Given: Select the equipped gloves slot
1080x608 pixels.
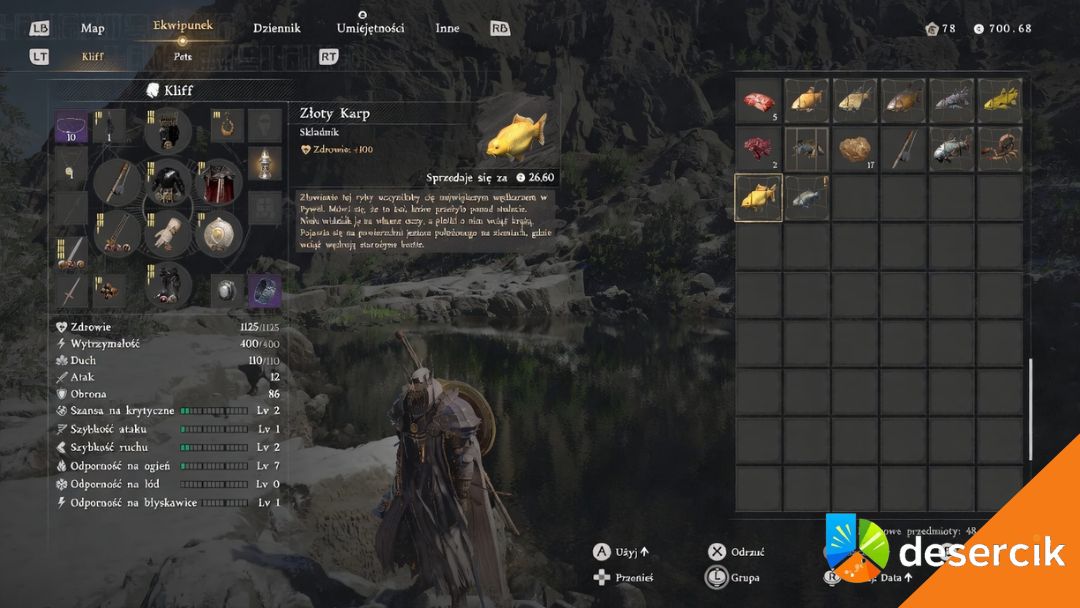Looking at the screenshot, I should click(x=166, y=235).
